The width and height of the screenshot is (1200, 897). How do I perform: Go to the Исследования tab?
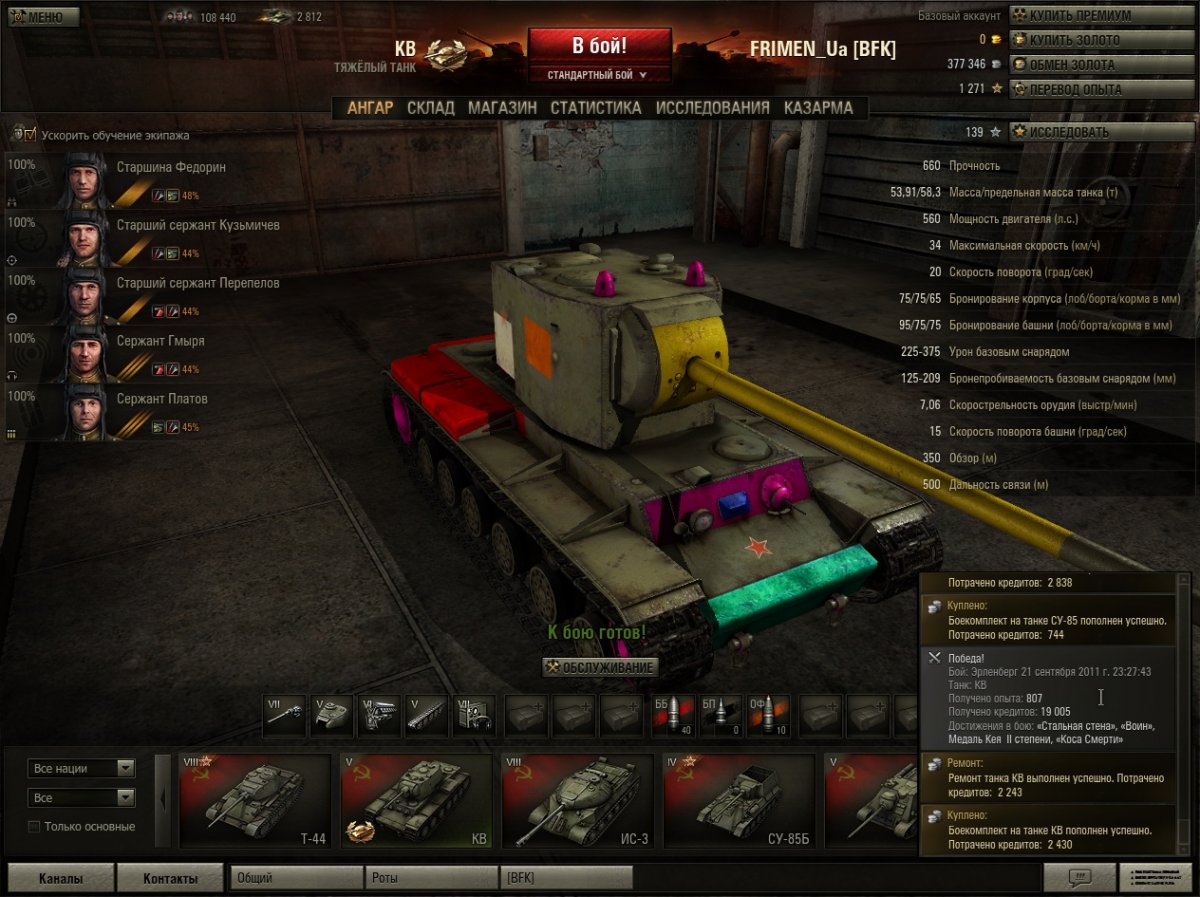click(x=712, y=108)
